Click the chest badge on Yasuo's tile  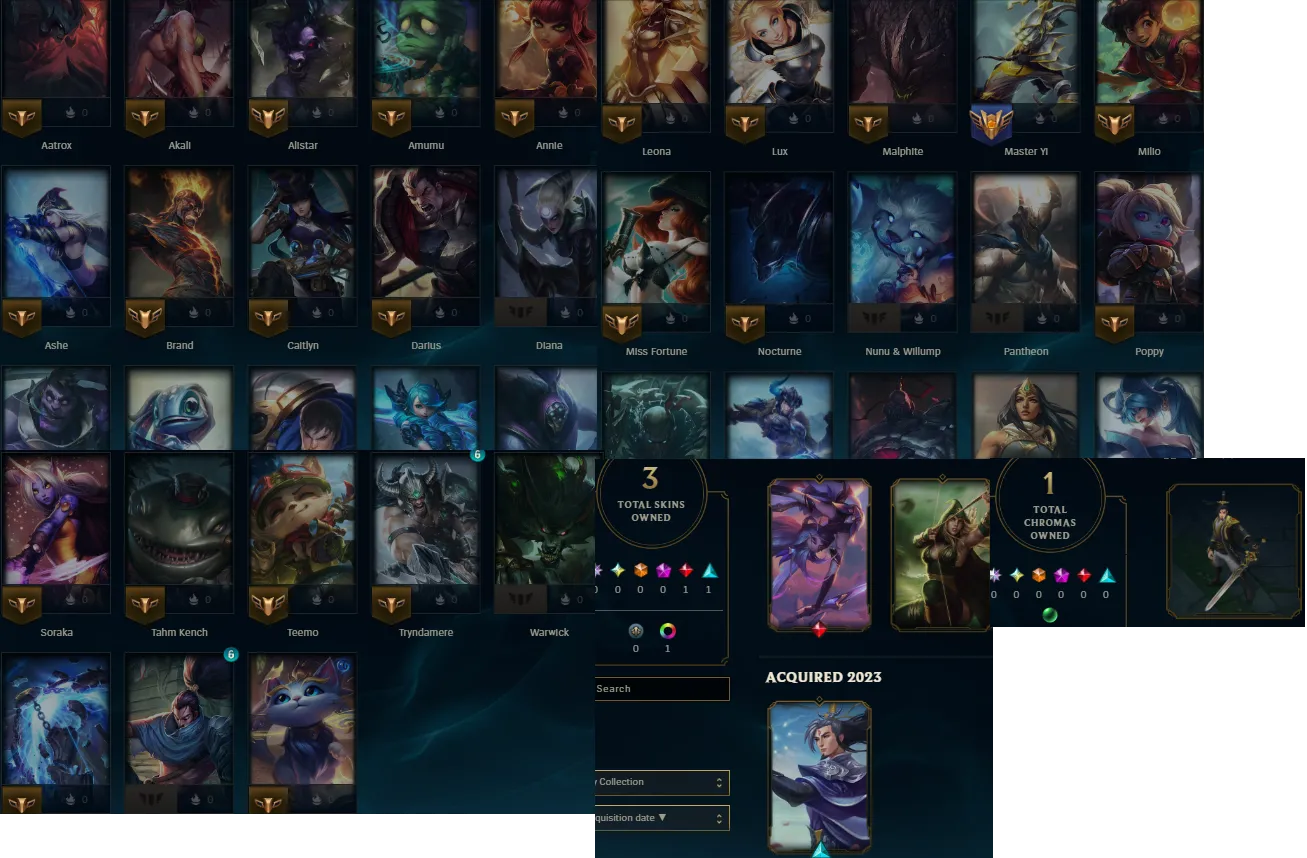[231, 654]
